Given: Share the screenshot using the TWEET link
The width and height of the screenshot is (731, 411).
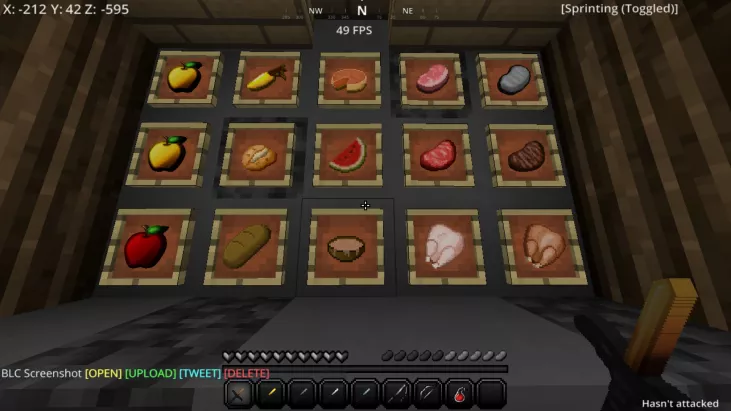Looking at the screenshot, I should coord(200,373).
